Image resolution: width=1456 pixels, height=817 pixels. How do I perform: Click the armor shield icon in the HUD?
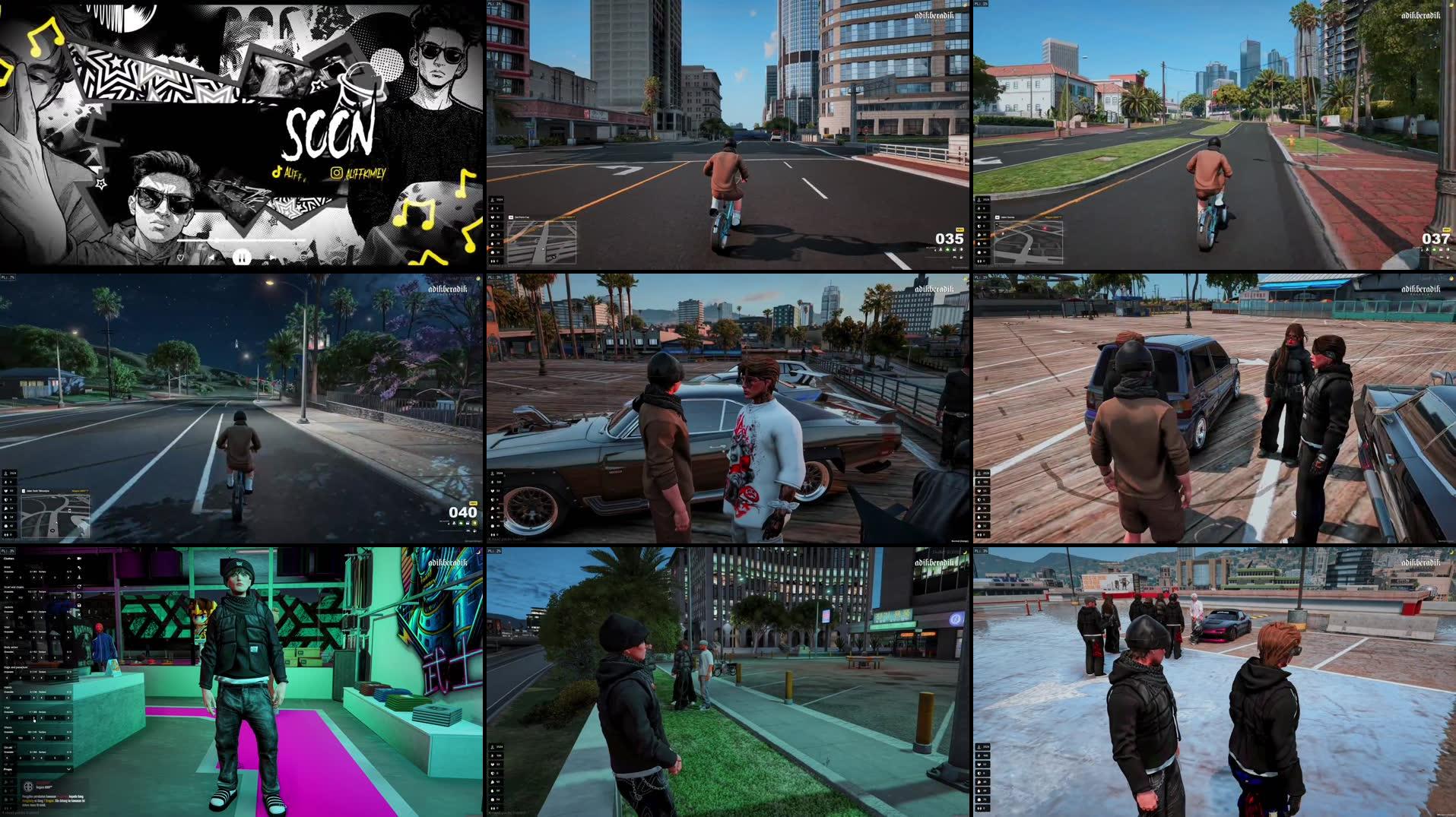6,499
